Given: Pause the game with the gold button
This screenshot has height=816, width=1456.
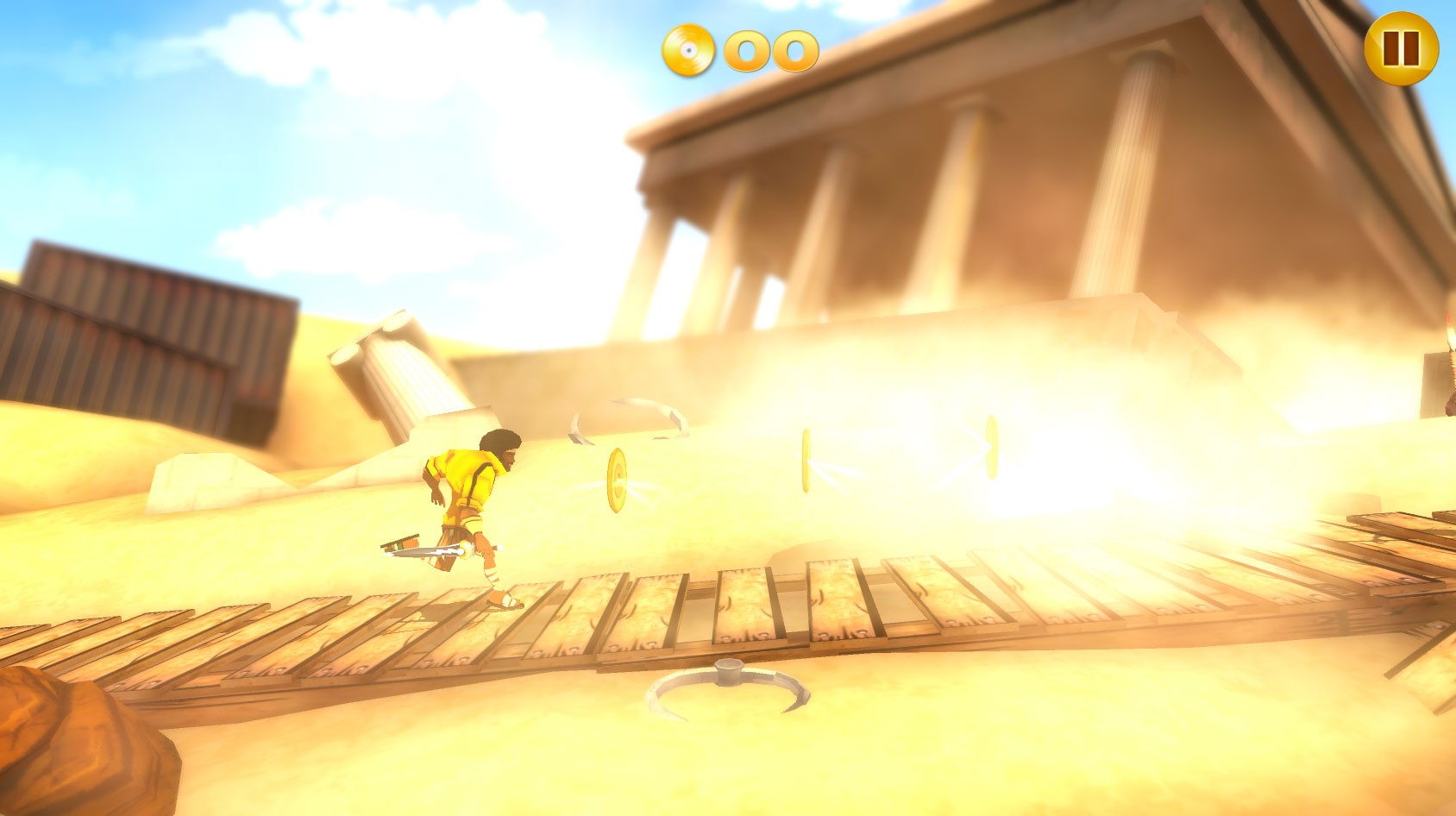Looking at the screenshot, I should (x=1401, y=48).
